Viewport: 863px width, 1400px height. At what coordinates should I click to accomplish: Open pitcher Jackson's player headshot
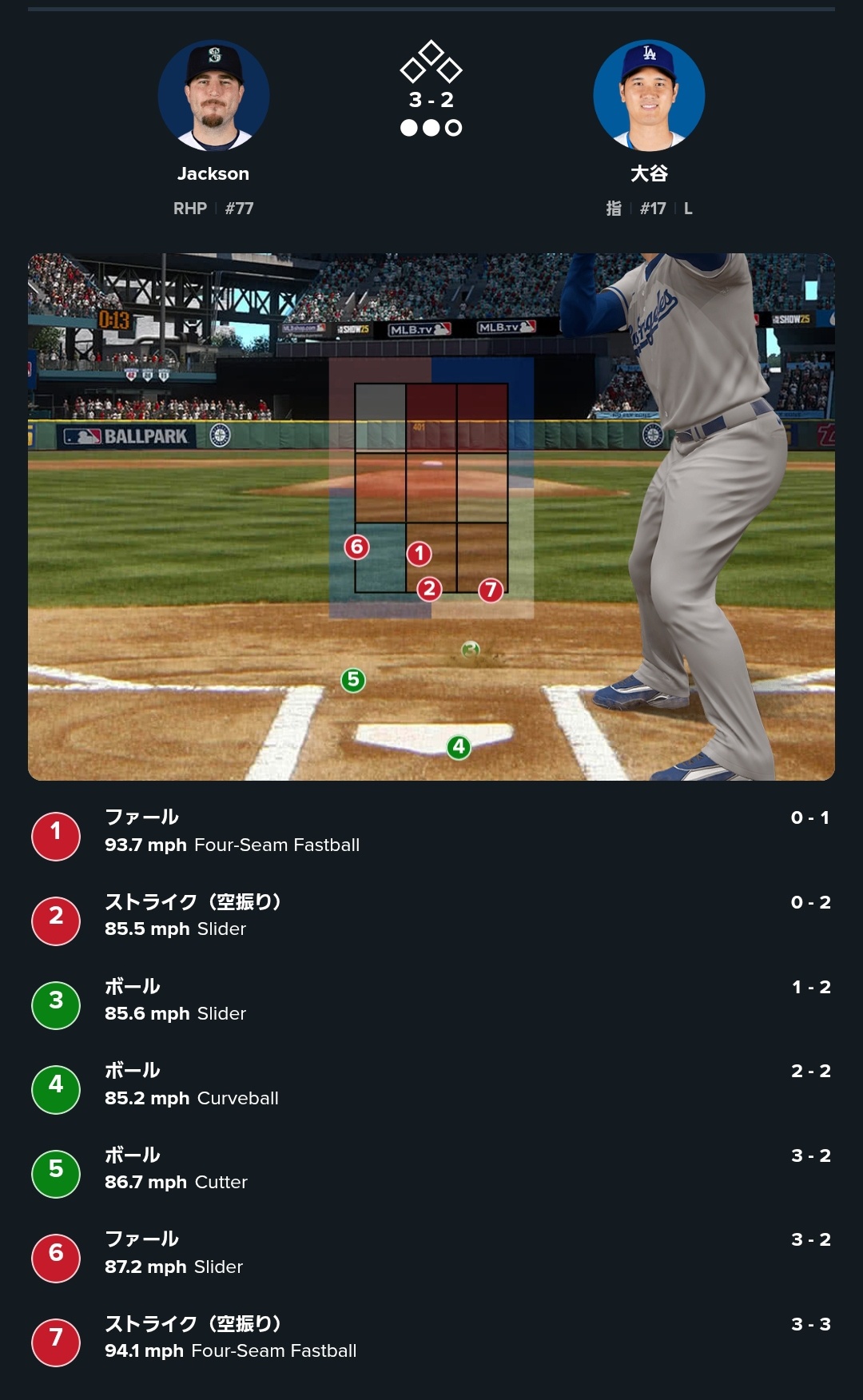[213, 96]
